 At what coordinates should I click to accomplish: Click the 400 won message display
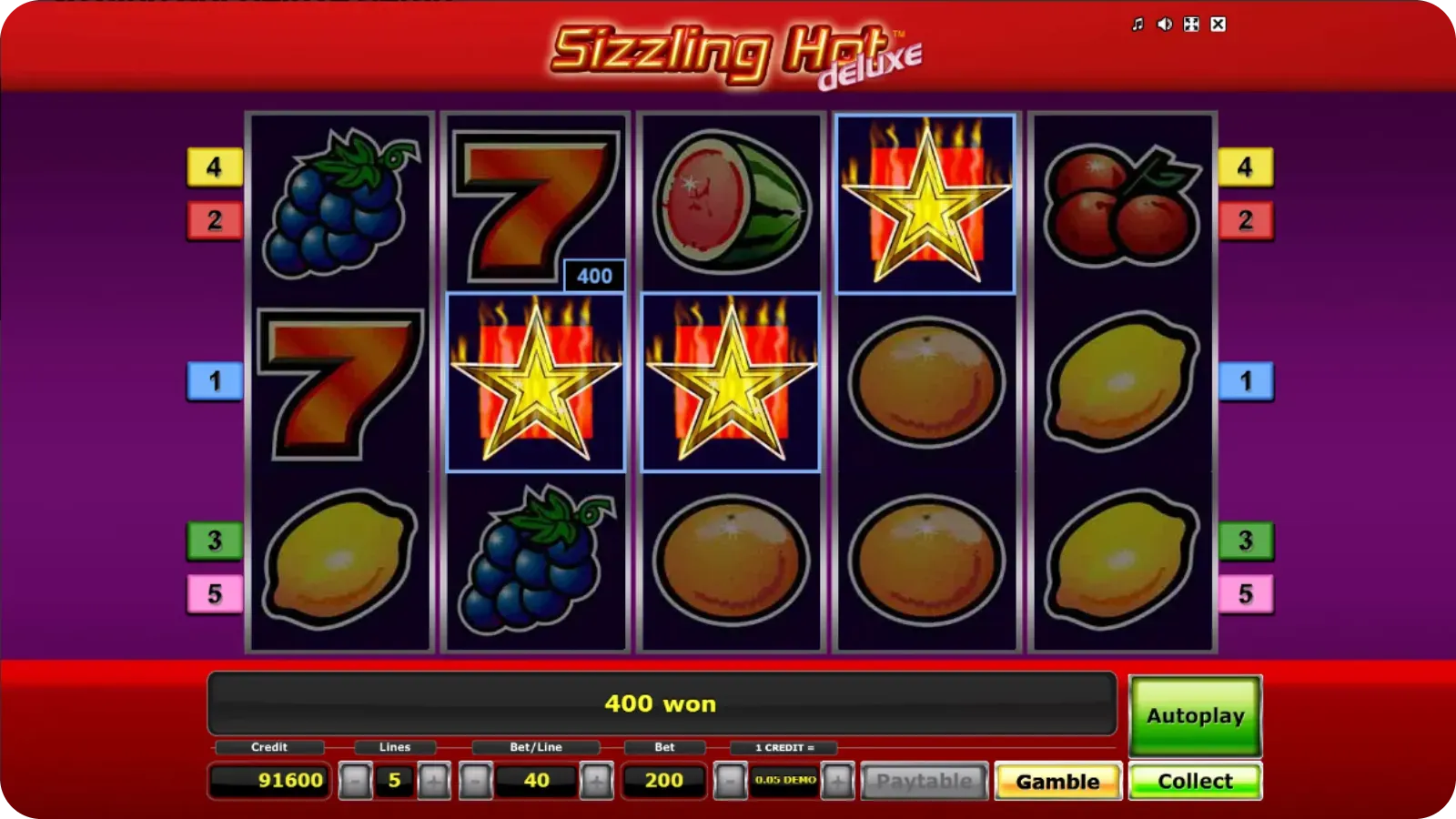point(662,703)
